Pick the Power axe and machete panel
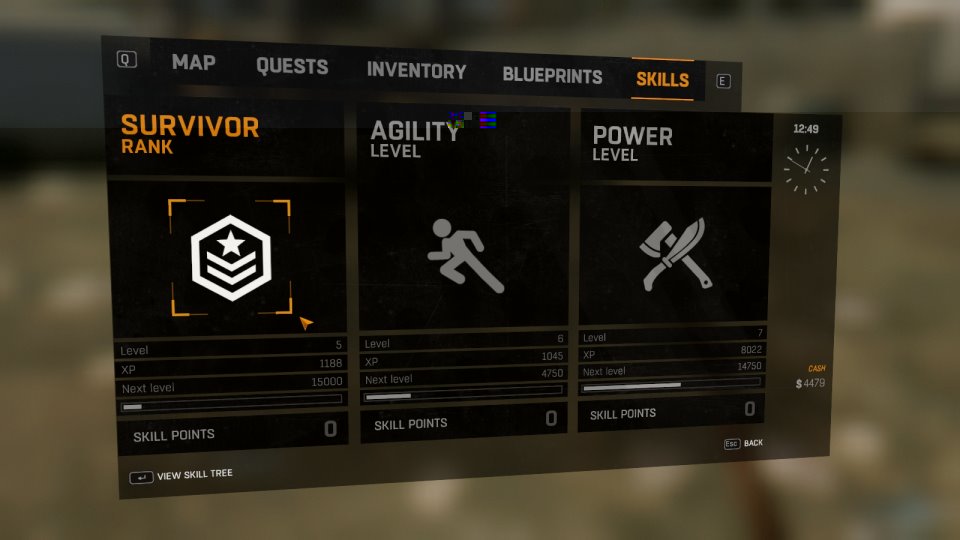 [x=675, y=255]
